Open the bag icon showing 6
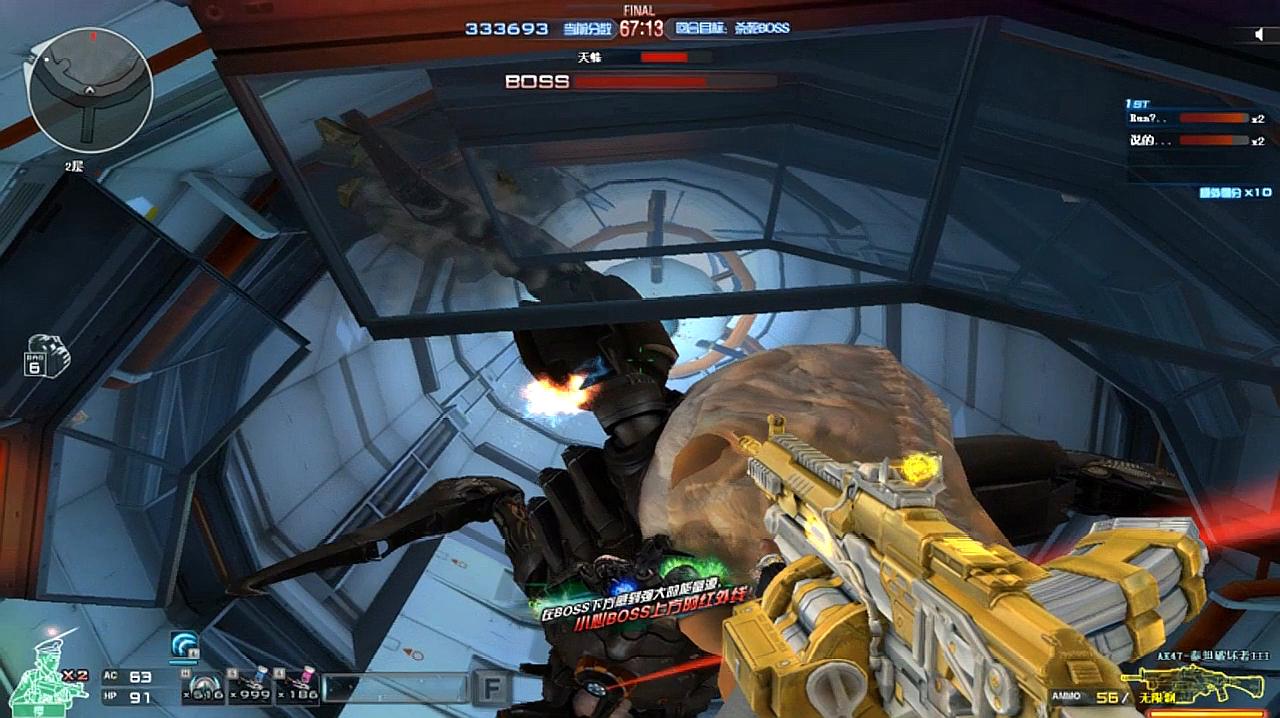 click(46, 357)
